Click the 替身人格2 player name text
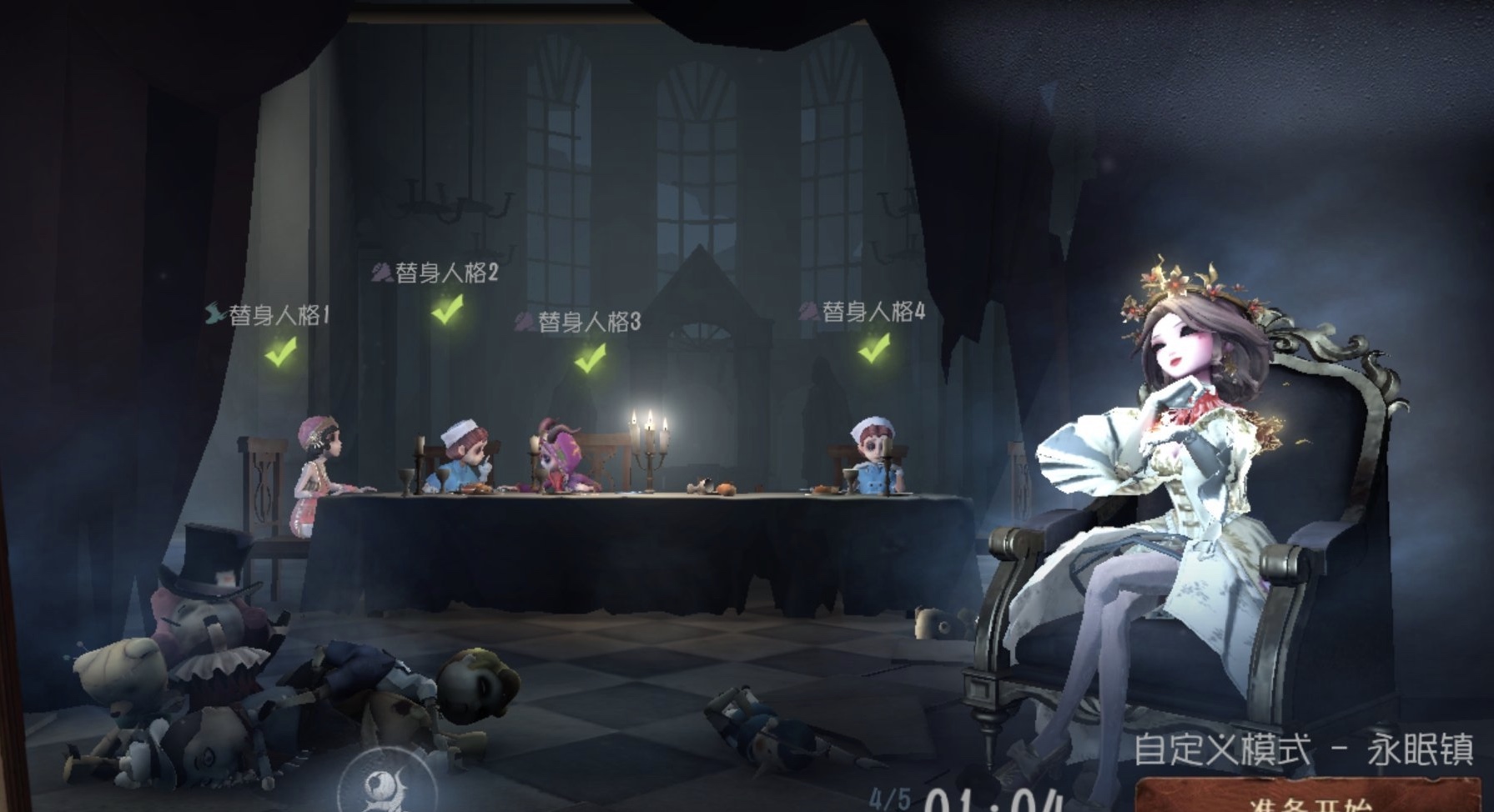 click(446, 273)
